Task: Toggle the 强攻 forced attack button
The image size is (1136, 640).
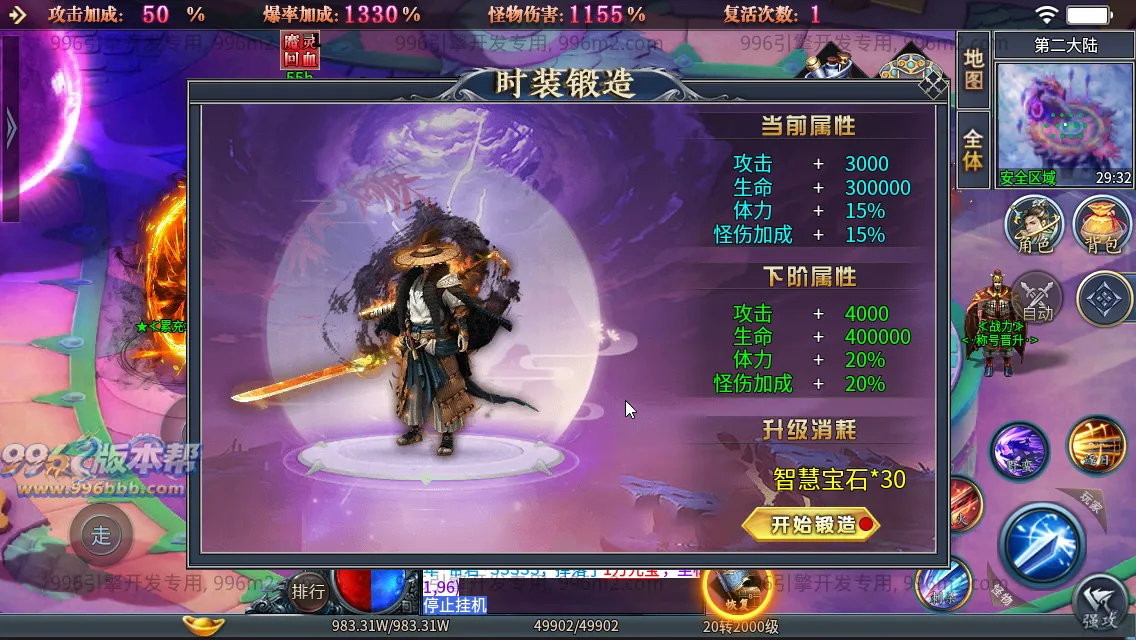Action: coord(1102,606)
